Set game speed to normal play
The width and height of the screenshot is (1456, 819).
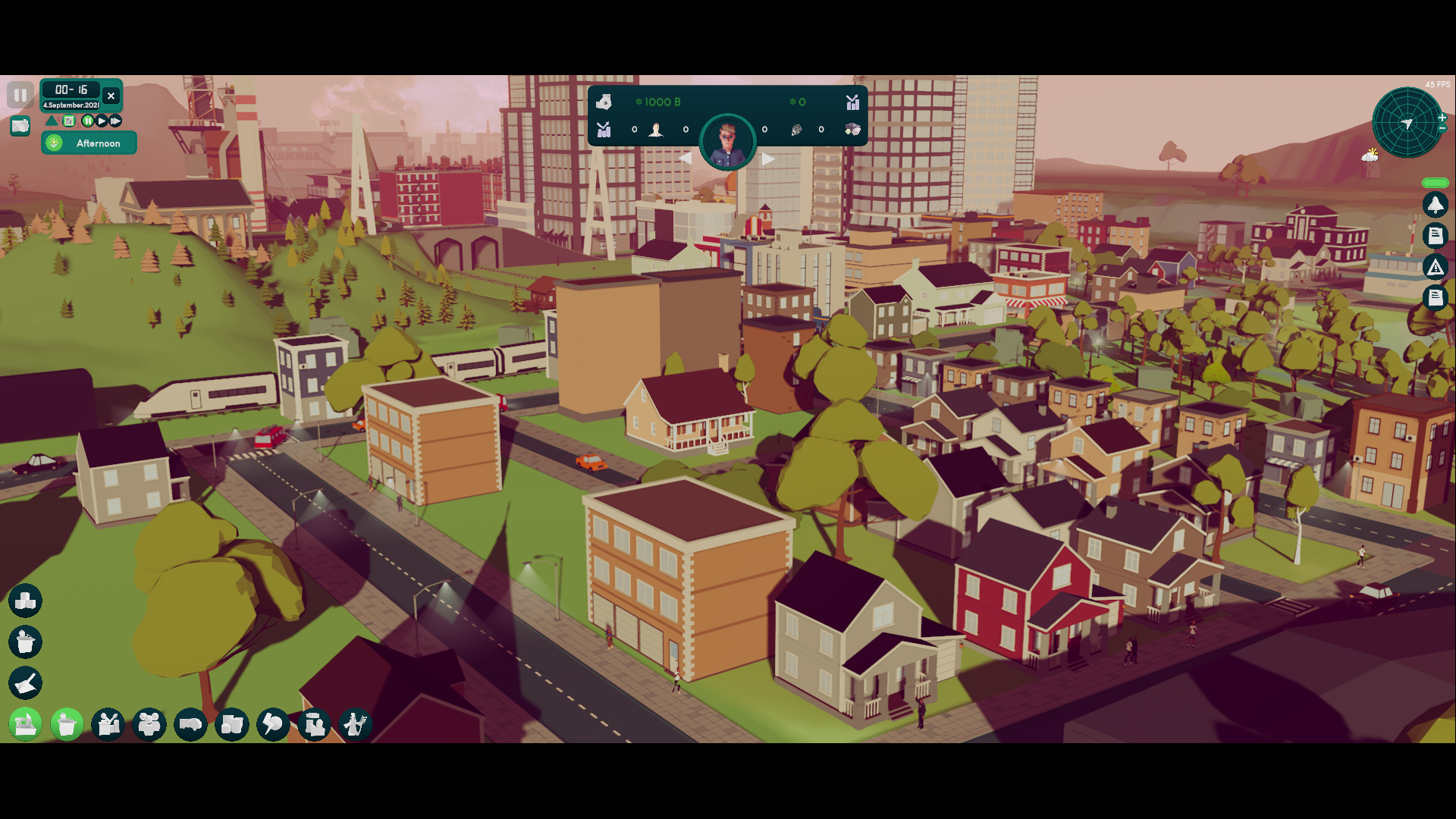click(102, 121)
